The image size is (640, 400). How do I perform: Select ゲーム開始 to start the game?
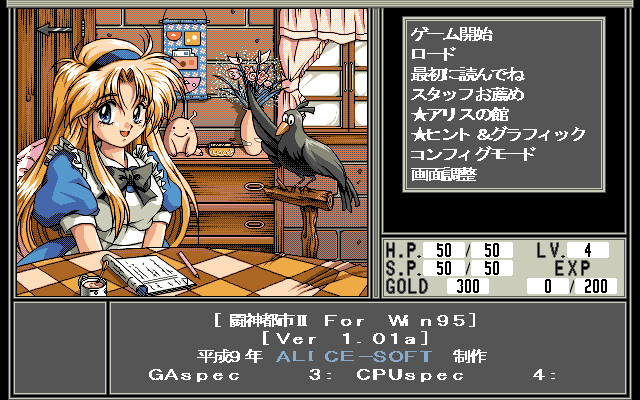[451, 34]
